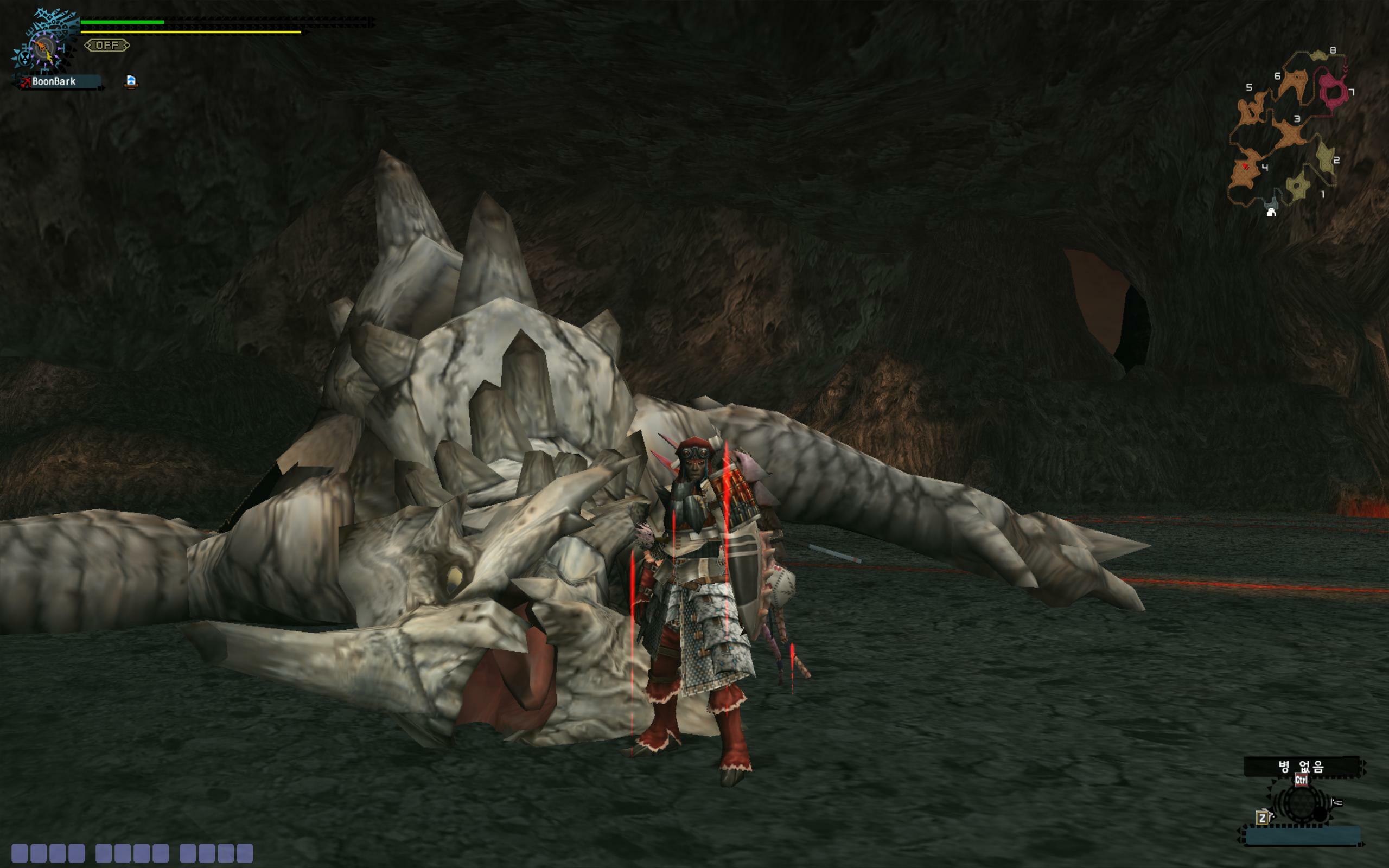Click the "병 없음" coating label
1389x868 pixels.
tap(1301, 767)
